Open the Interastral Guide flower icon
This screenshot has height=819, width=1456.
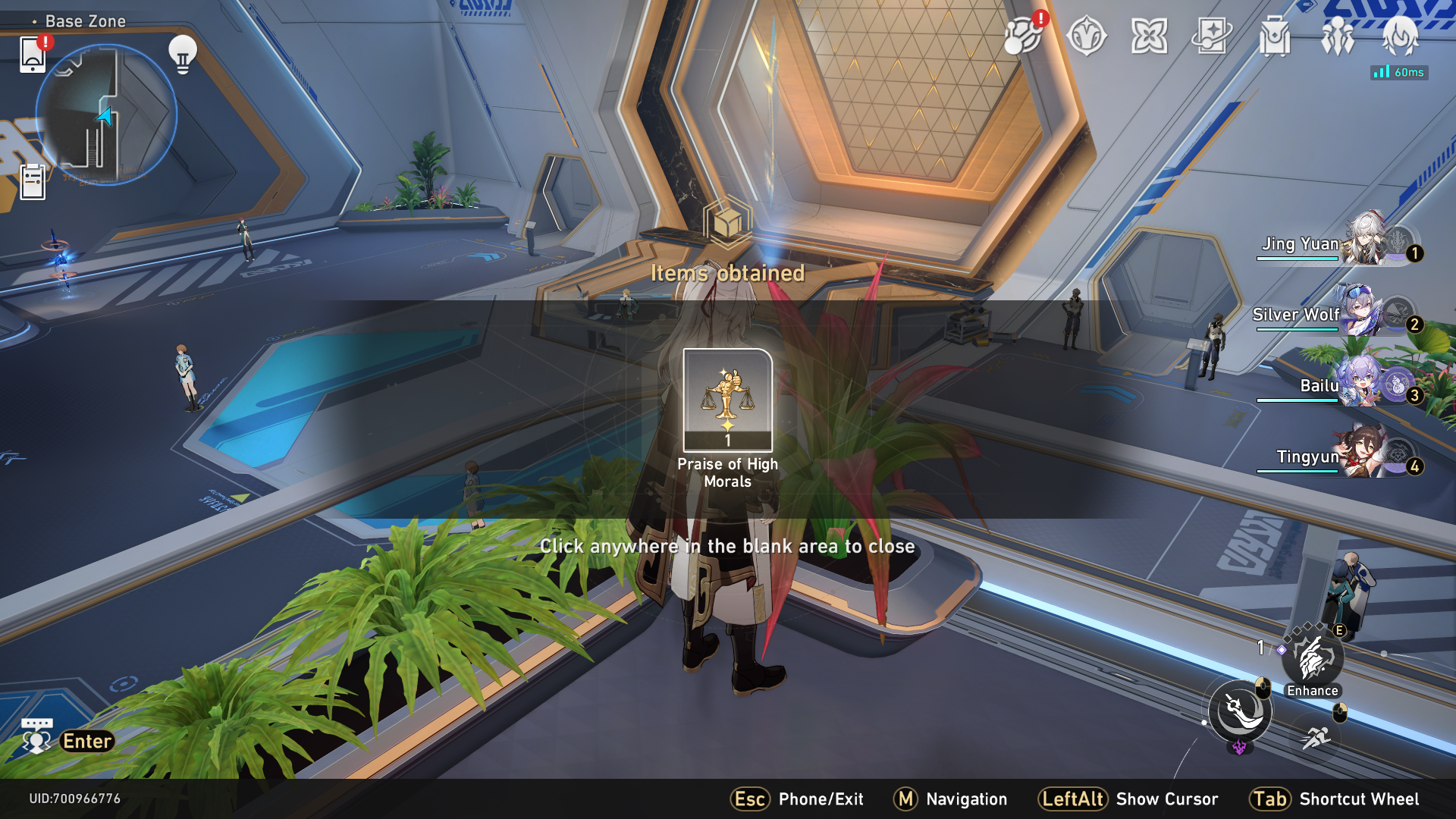[1150, 34]
